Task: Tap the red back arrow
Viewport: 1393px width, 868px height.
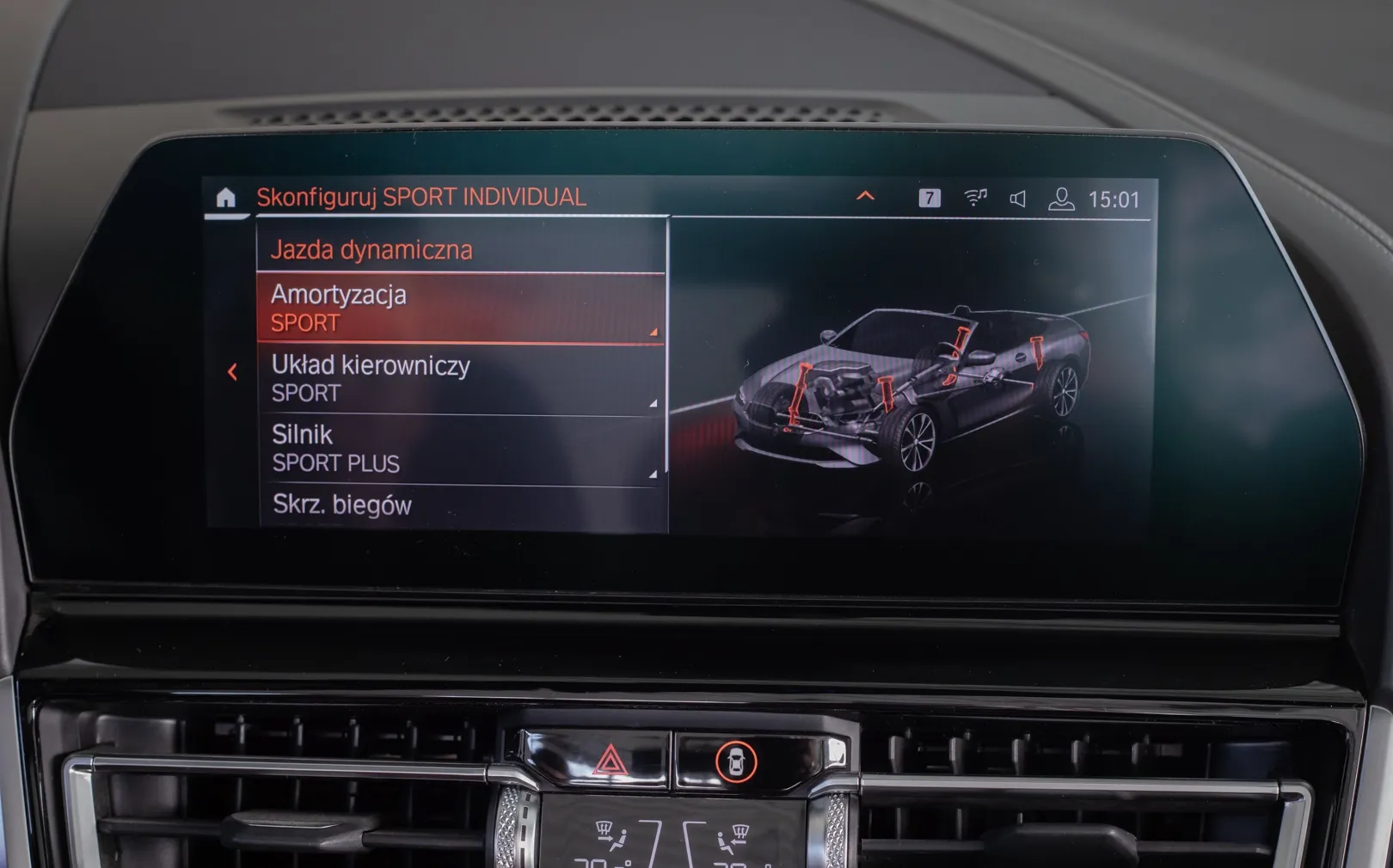Action: pos(232,372)
